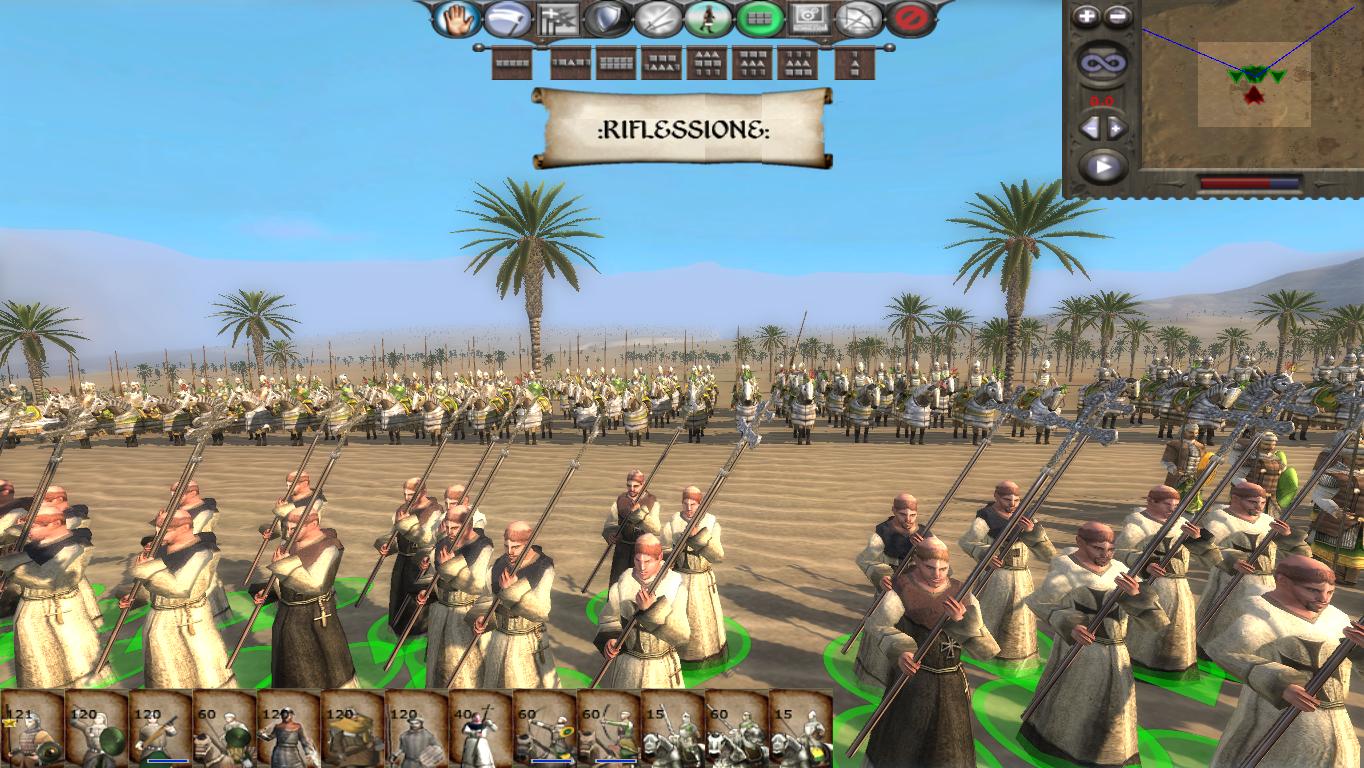Click the red and blue battle odds bar

pyautogui.click(x=1252, y=181)
